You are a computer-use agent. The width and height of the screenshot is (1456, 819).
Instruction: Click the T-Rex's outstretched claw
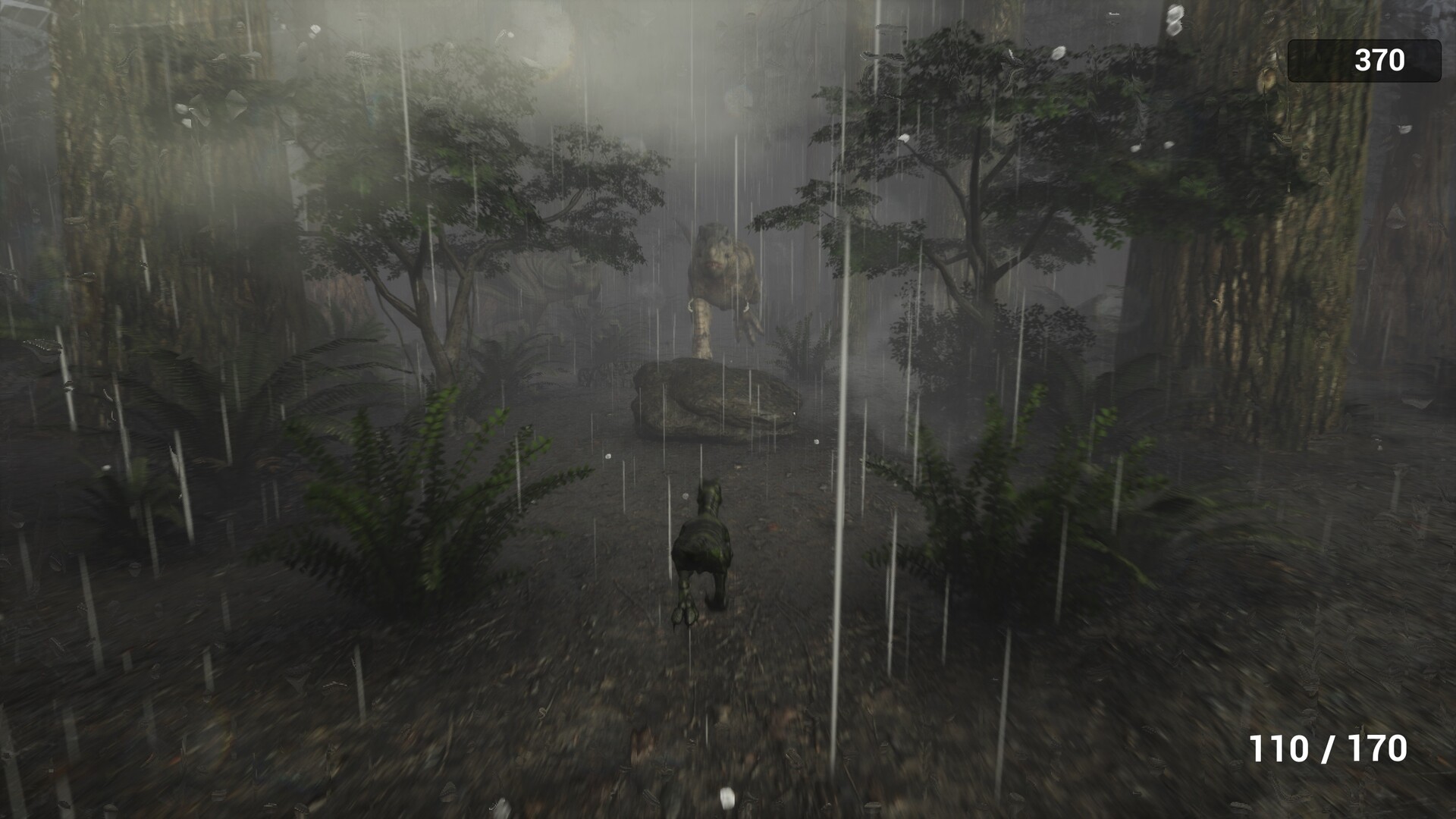pos(751,330)
